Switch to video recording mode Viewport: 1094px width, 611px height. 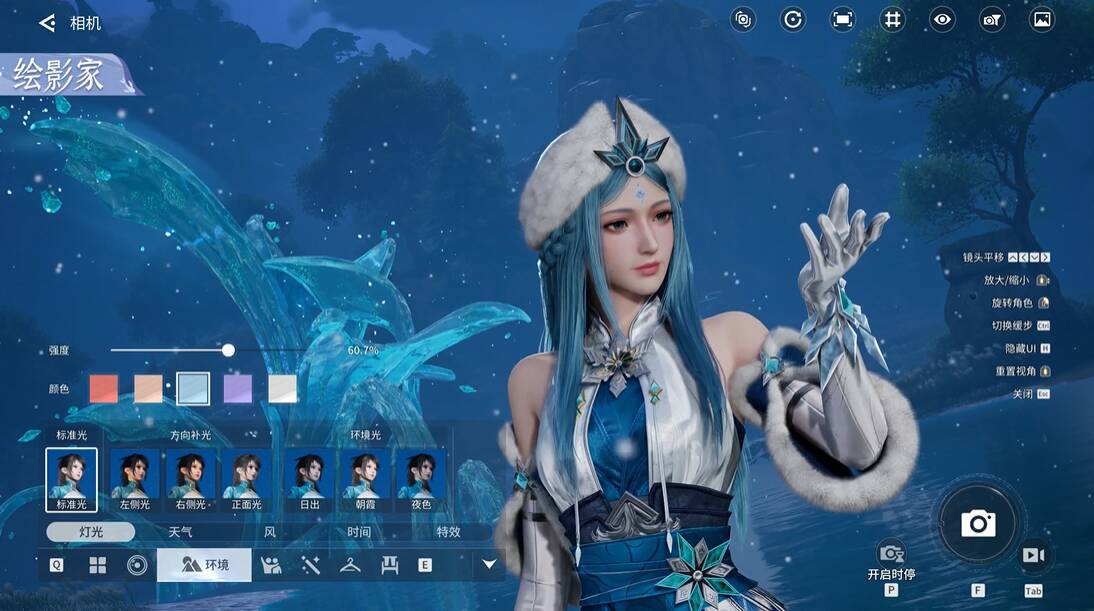(1033, 555)
